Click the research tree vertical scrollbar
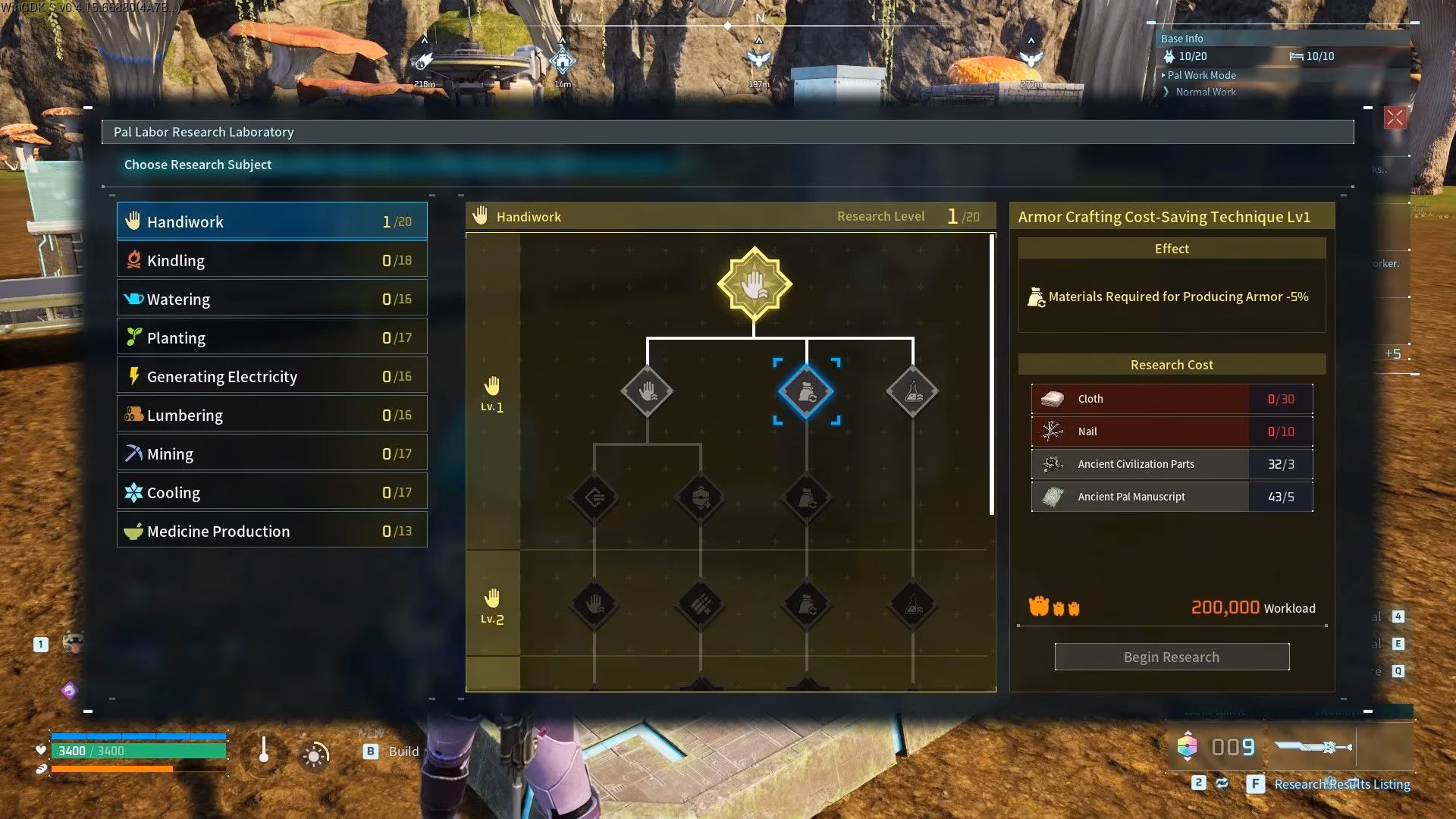1456x819 pixels. (992, 375)
